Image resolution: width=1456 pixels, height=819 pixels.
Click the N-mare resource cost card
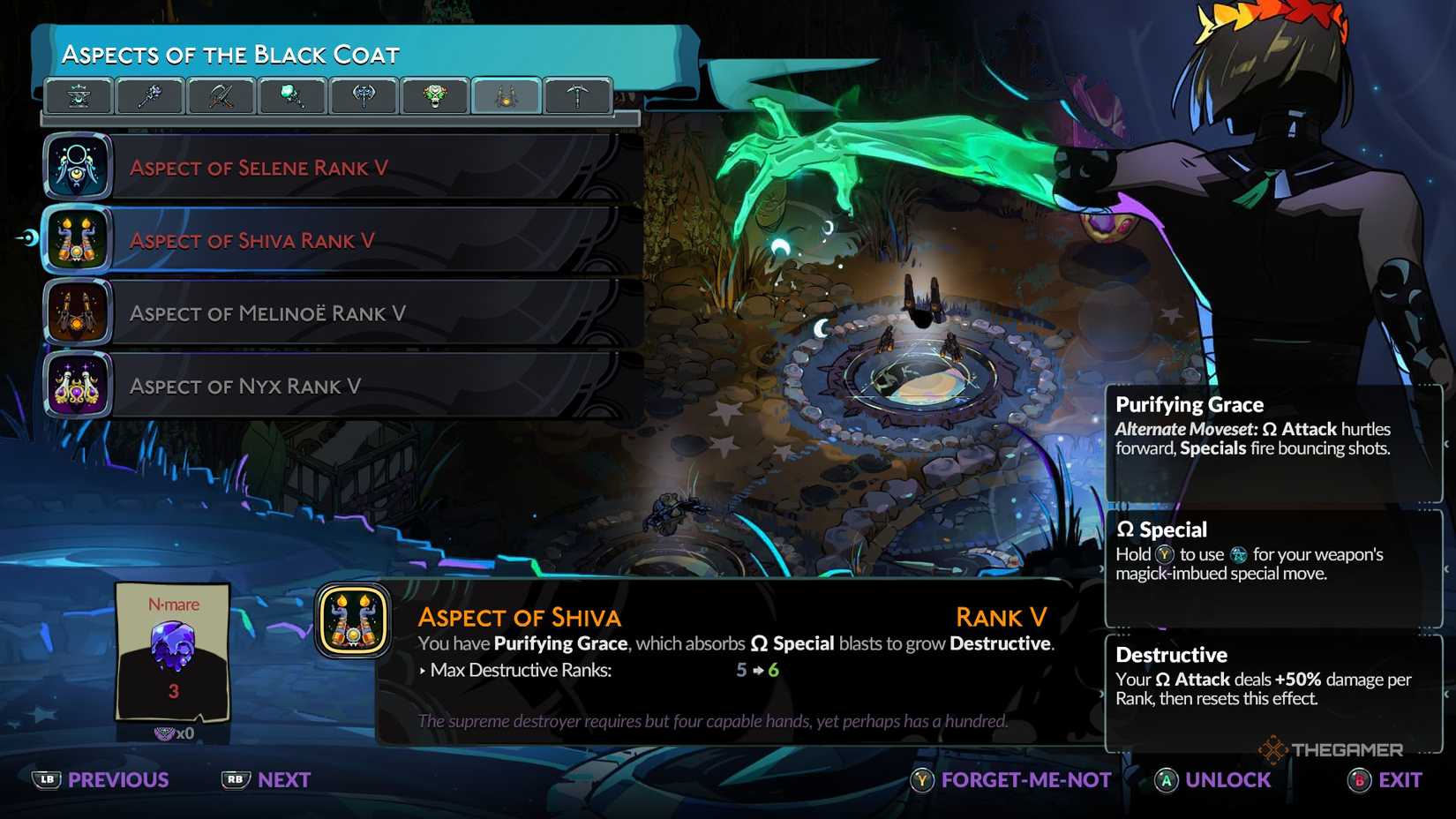(x=173, y=653)
